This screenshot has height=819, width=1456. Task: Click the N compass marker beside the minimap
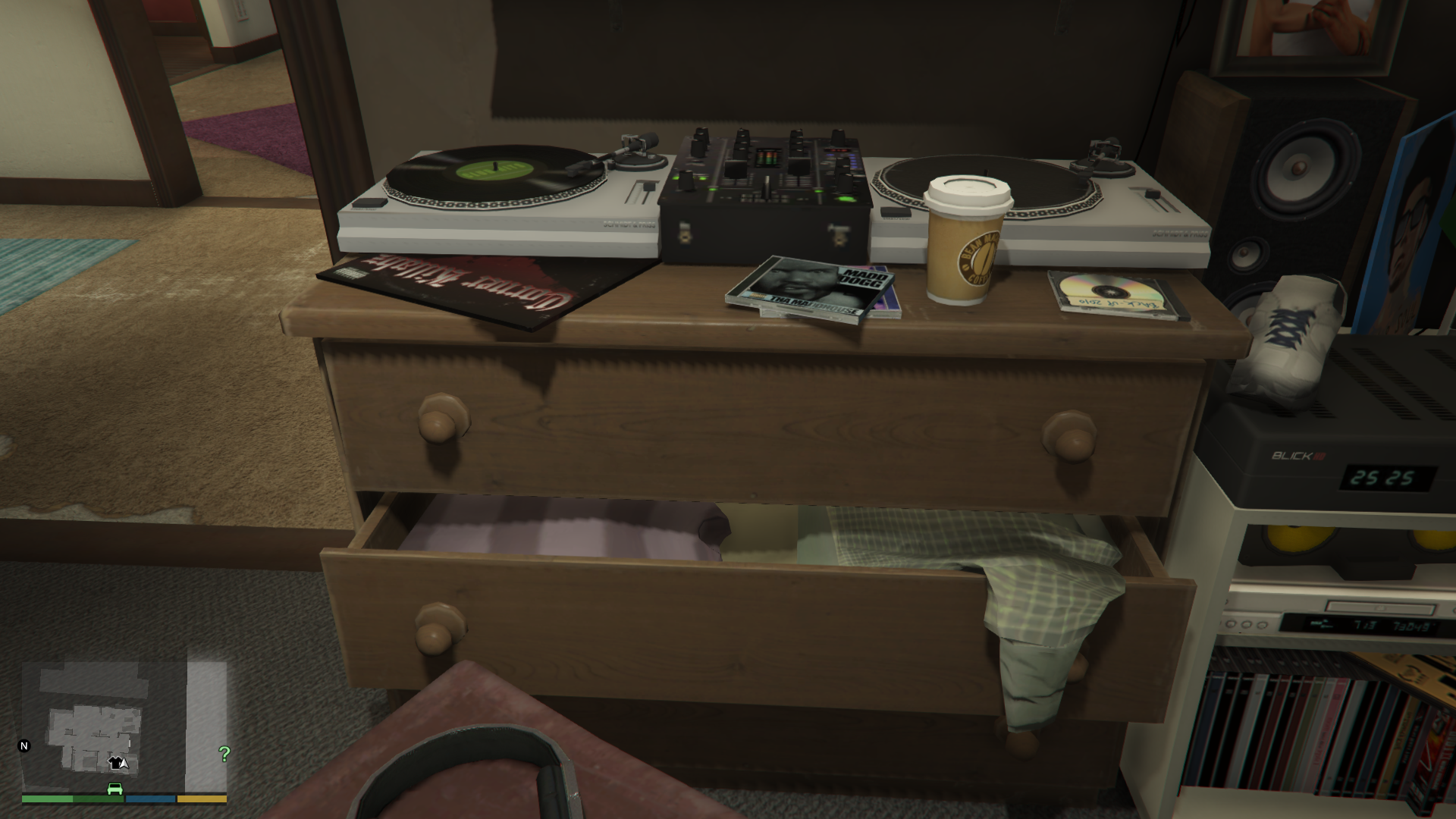pos(23,747)
